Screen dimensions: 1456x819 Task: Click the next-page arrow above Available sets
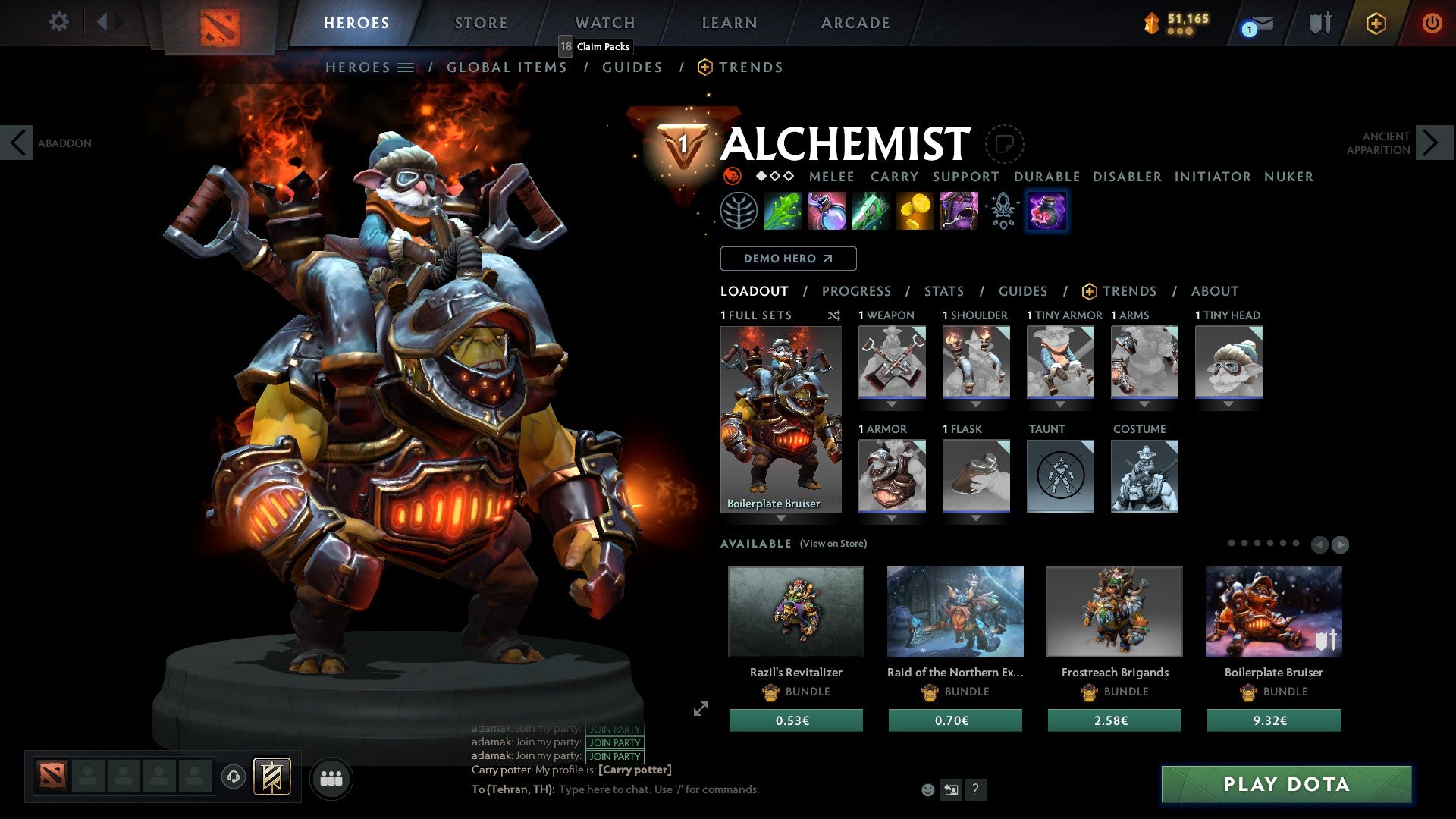point(1339,543)
